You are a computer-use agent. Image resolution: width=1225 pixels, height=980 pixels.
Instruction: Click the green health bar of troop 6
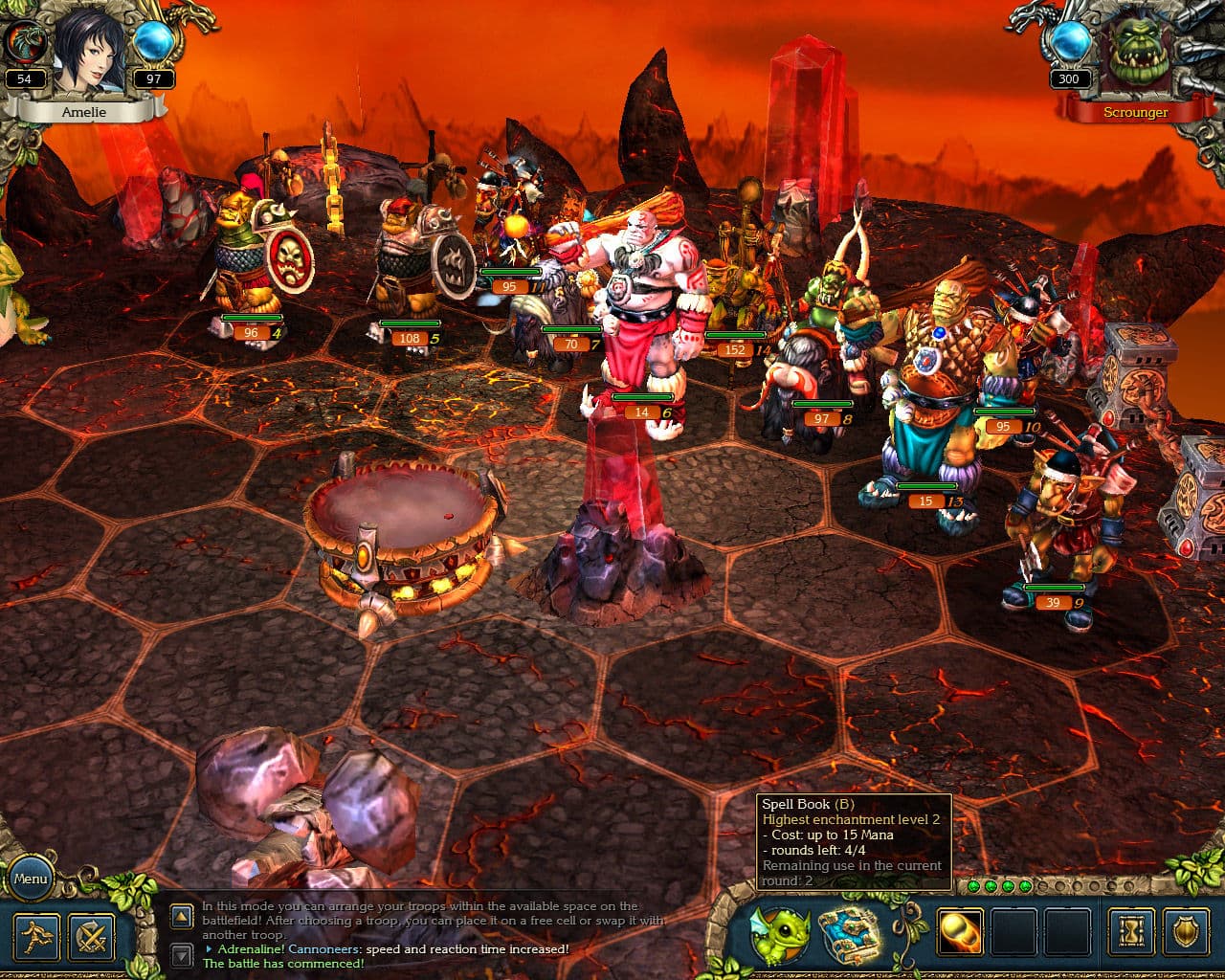click(x=641, y=395)
